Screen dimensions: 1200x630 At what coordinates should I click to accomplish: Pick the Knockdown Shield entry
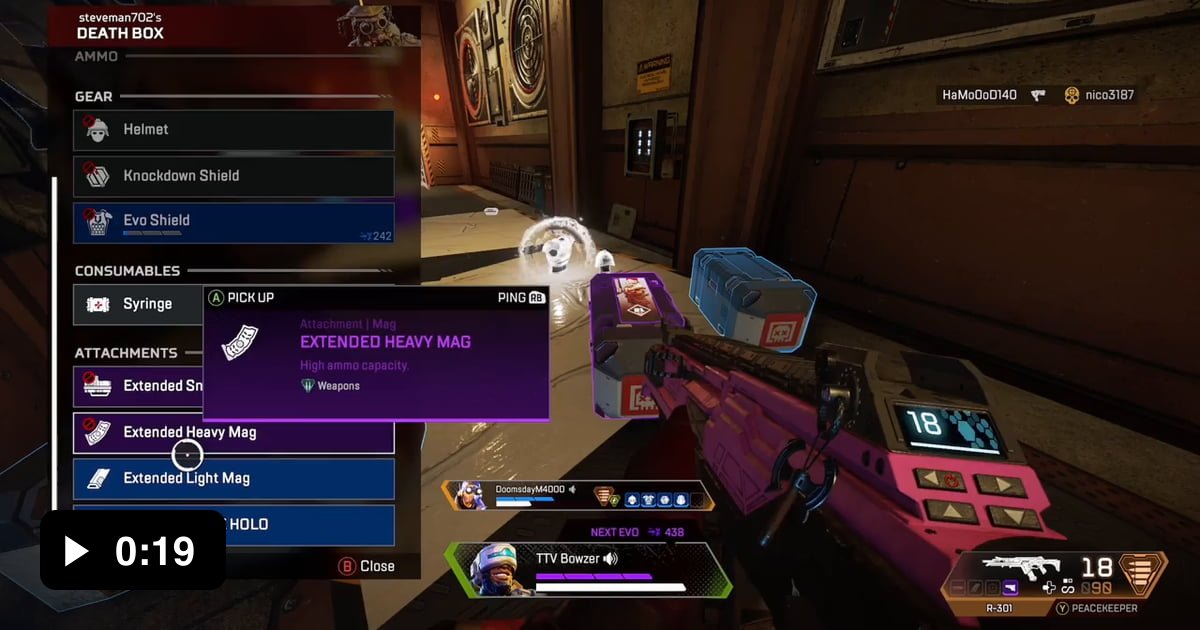233,176
